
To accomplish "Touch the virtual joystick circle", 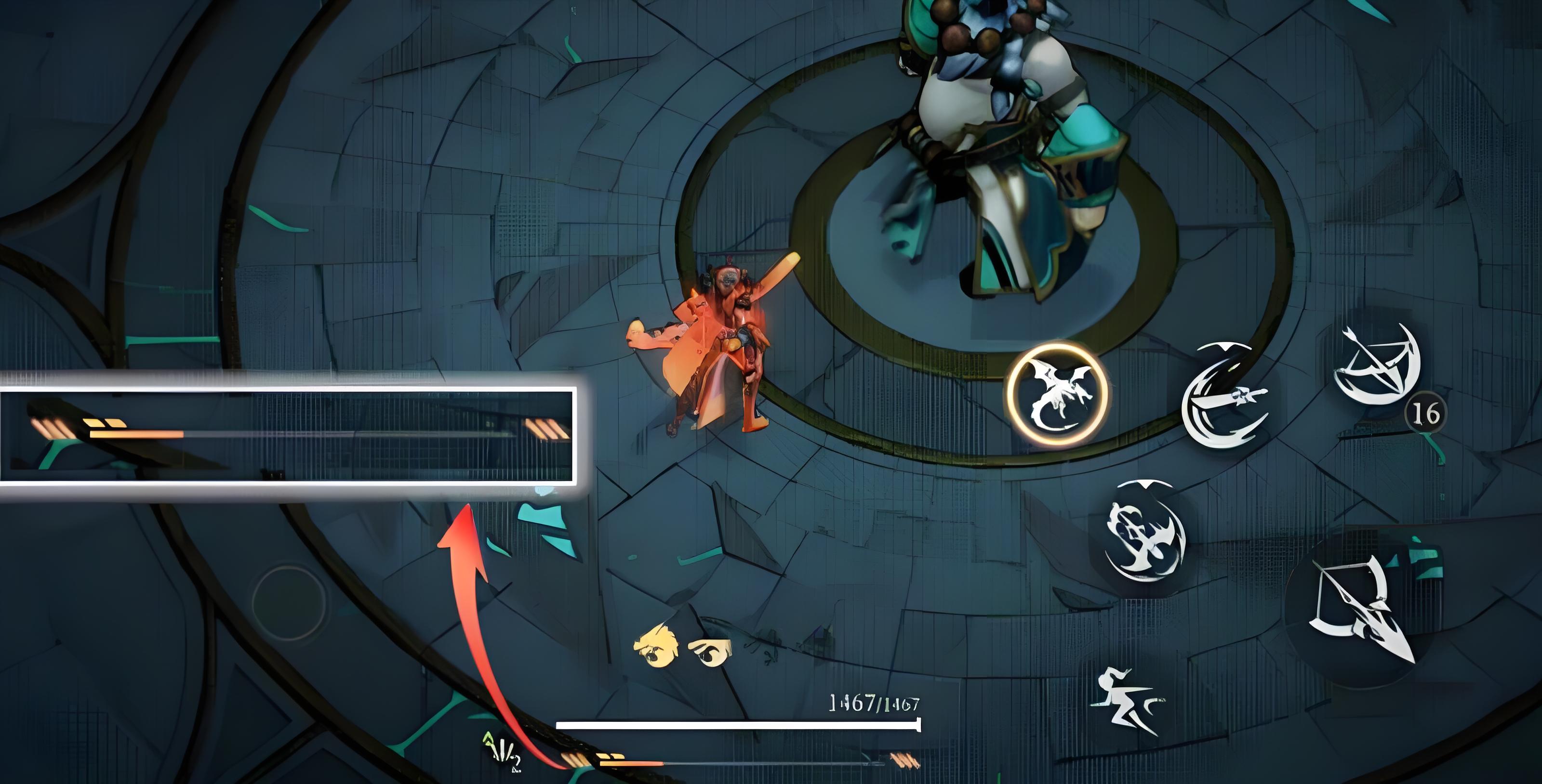I will click(289, 602).
